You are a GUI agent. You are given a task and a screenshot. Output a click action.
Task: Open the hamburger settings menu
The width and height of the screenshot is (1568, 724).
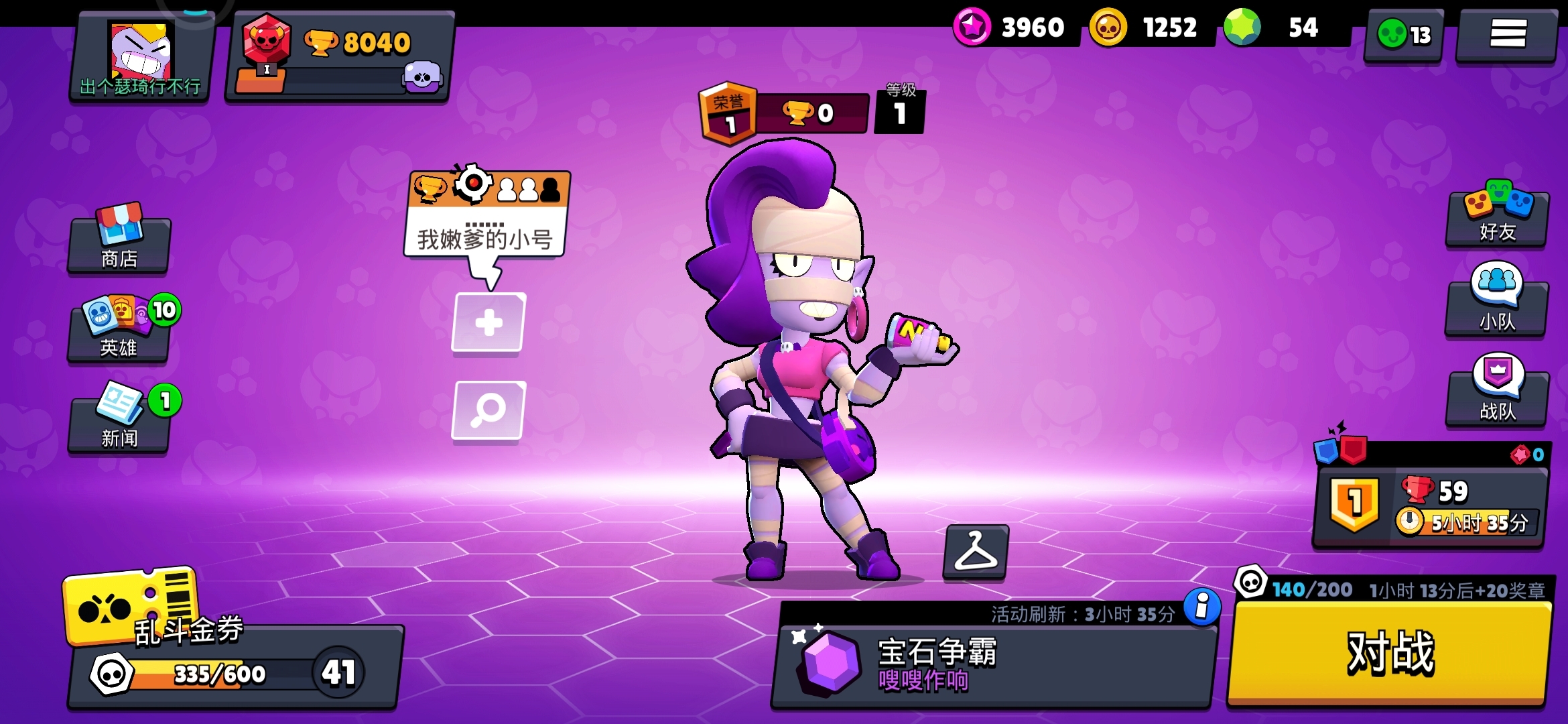1508,34
